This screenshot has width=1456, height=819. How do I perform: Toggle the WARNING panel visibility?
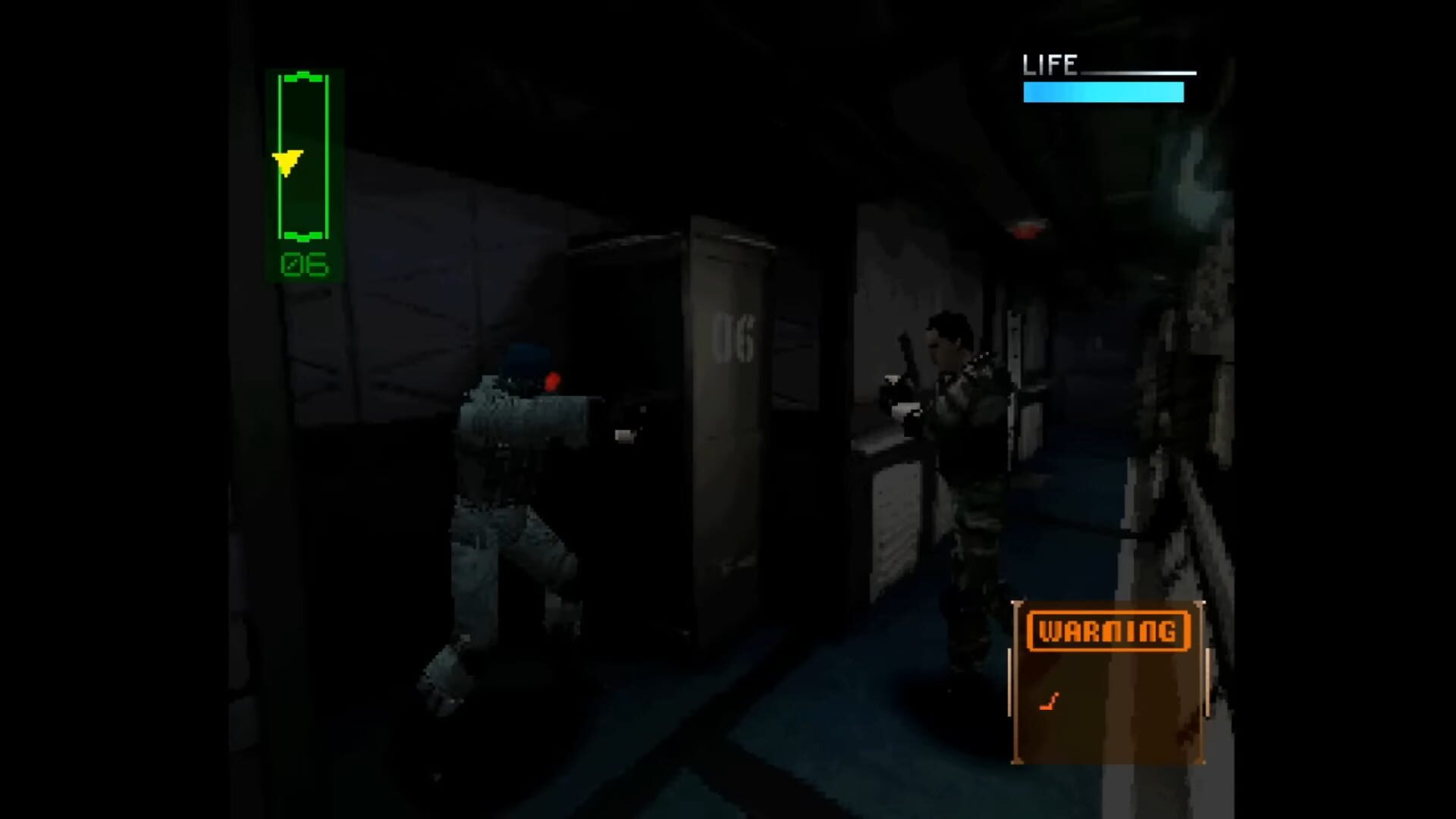click(x=1110, y=682)
